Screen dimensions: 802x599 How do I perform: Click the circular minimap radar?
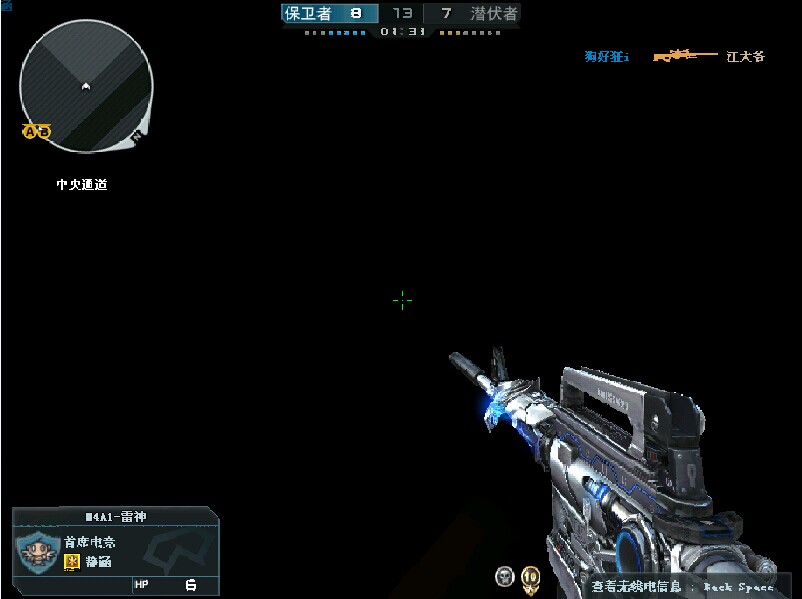[86, 86]
